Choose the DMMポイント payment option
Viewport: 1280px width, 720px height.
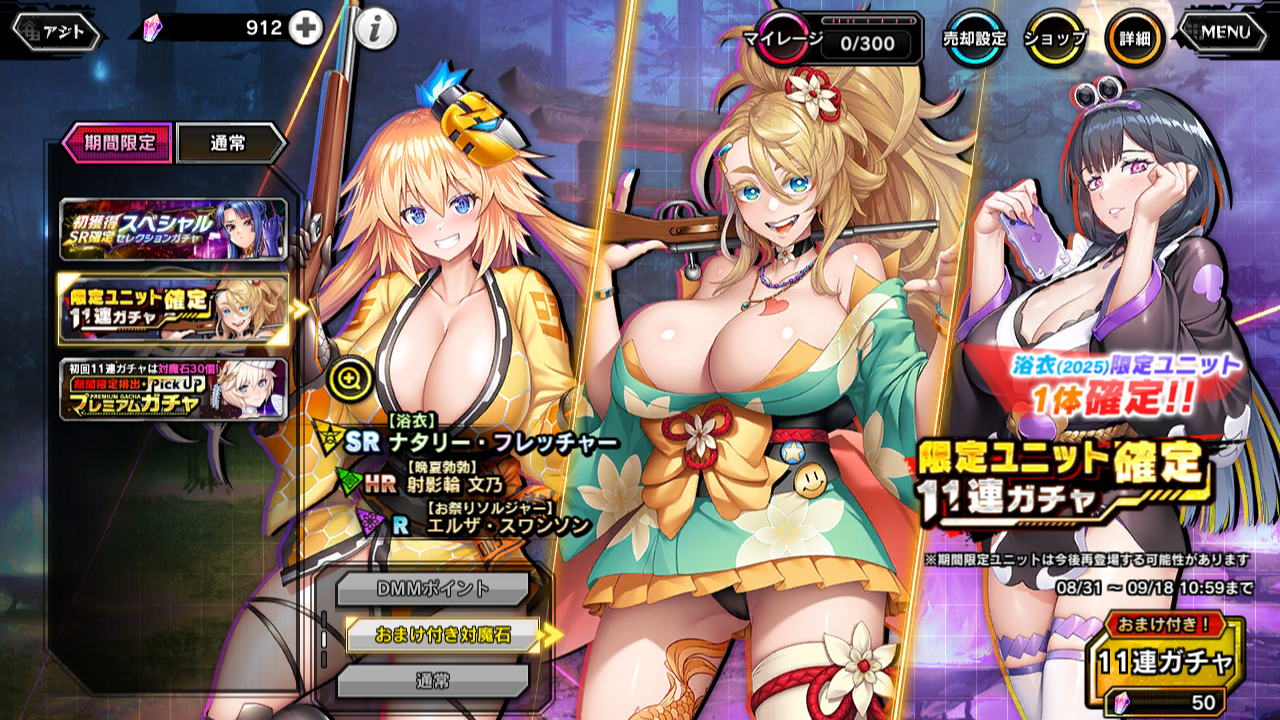point(432,589)
